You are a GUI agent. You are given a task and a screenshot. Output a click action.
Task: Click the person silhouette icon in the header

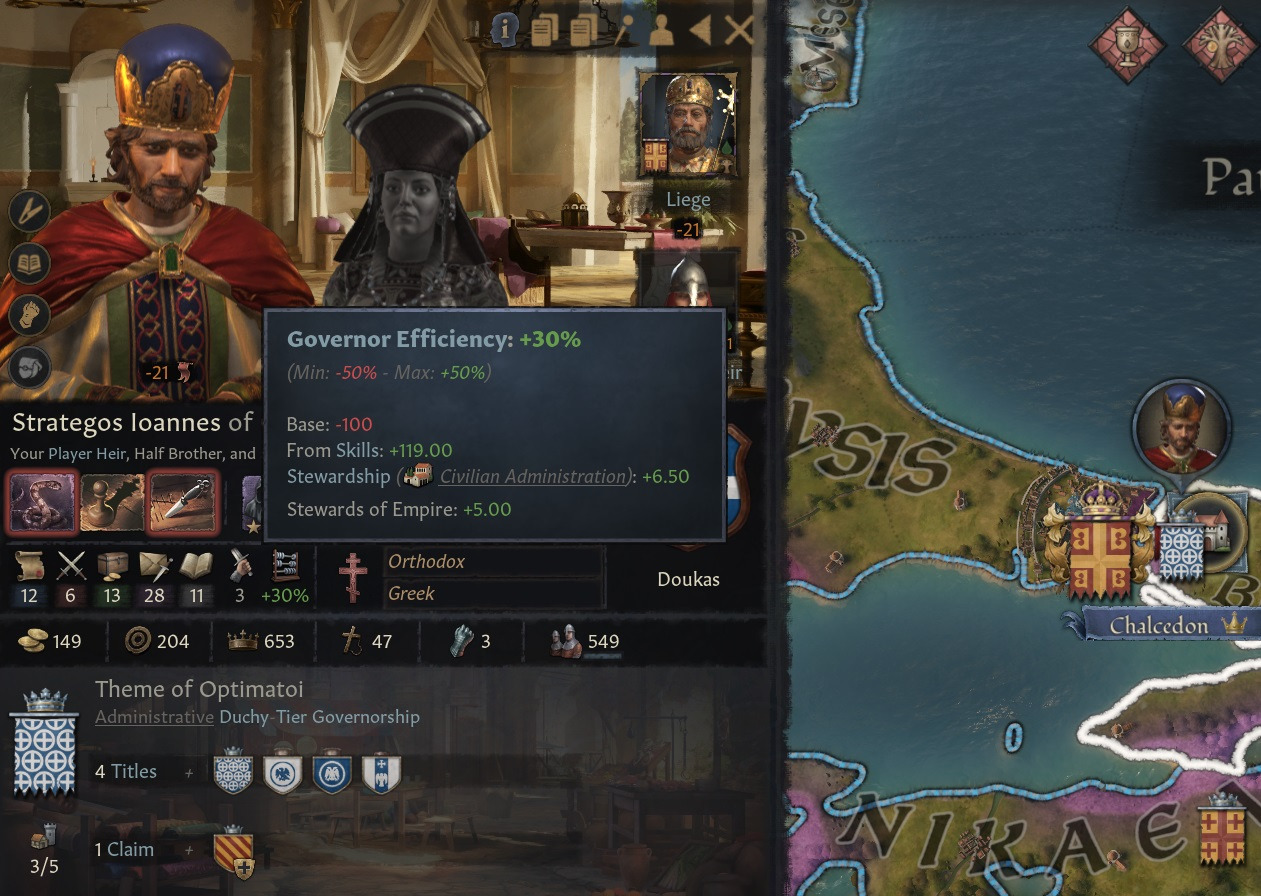click(x=661, y=31)
